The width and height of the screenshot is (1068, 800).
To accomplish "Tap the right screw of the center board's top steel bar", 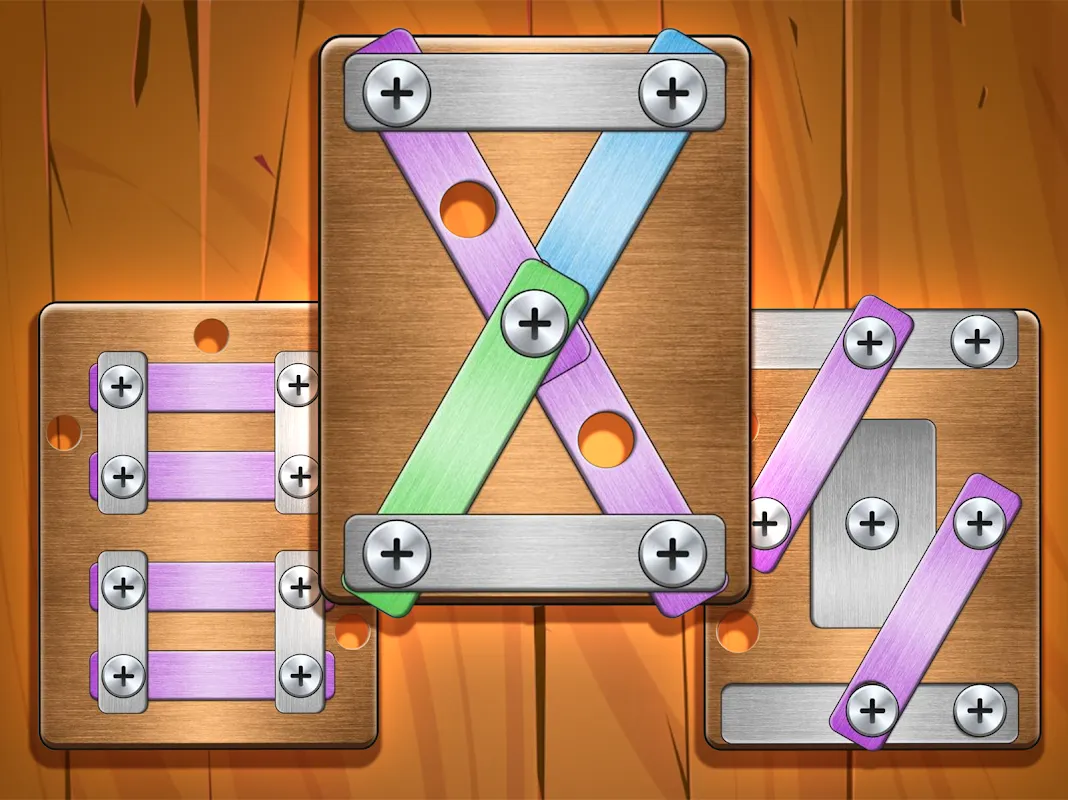I will click(x=672, y=94).
